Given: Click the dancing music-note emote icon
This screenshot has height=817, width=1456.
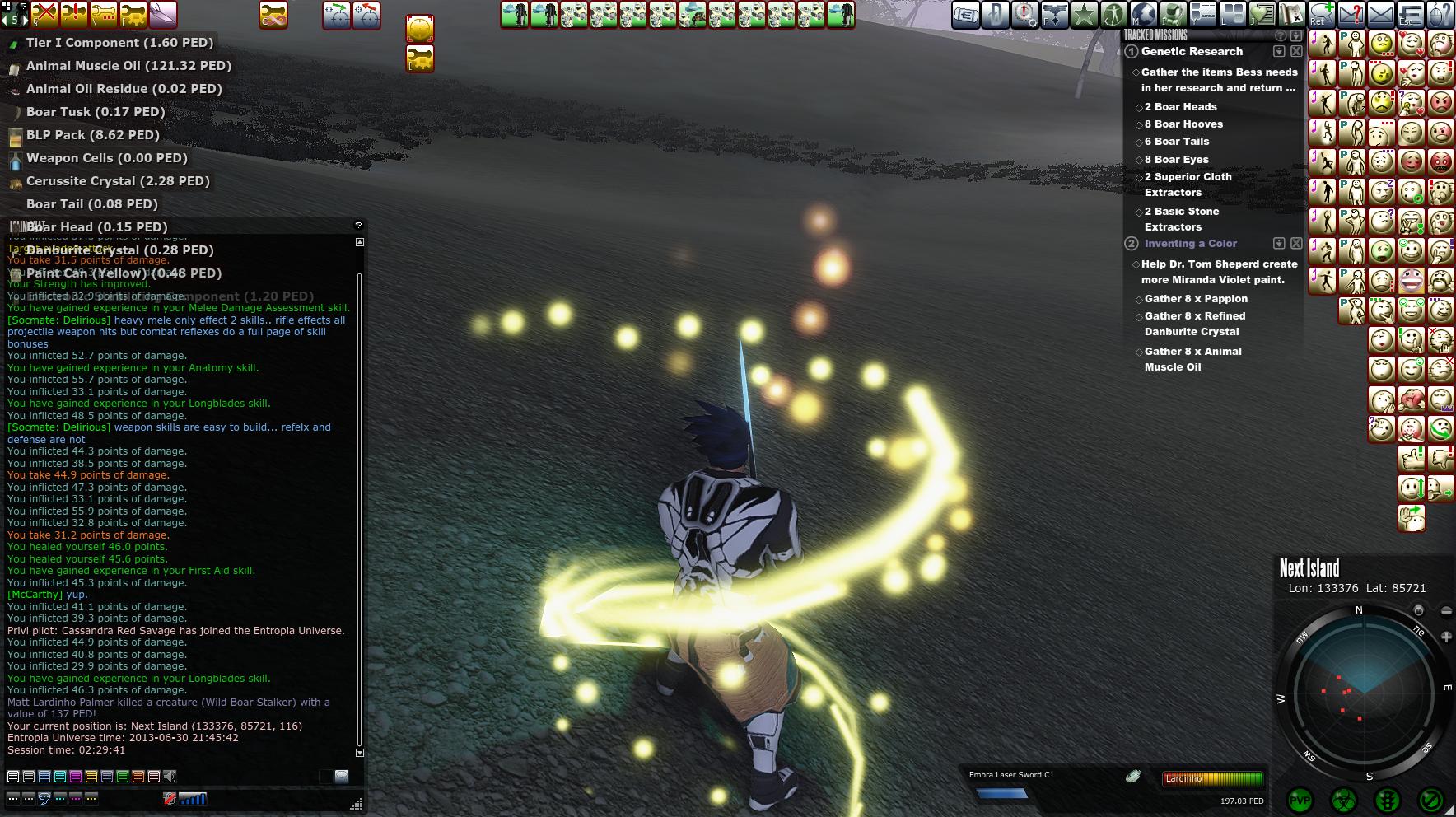Looking at the screenshot, I should click(x=1323, y=44).
